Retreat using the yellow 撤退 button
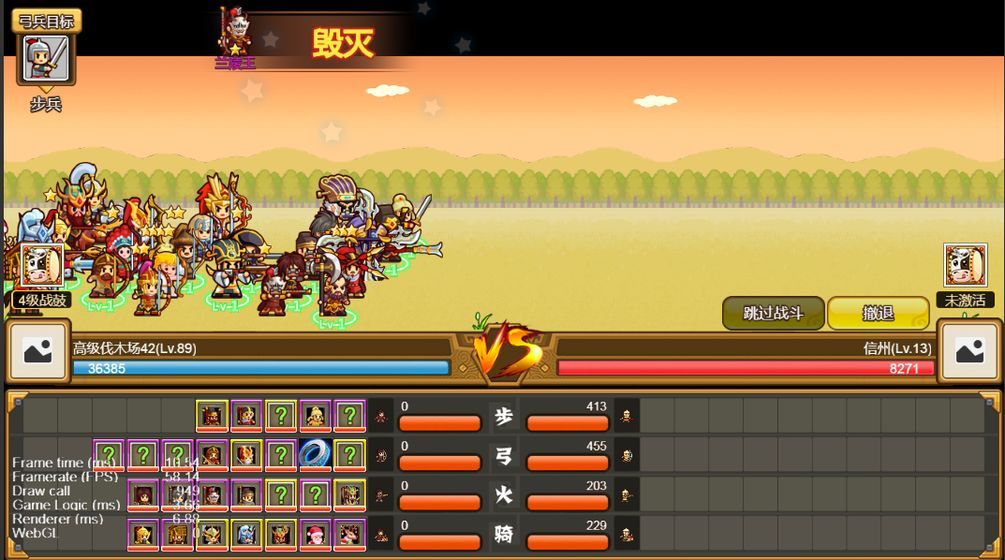 [x=877, y=313]
